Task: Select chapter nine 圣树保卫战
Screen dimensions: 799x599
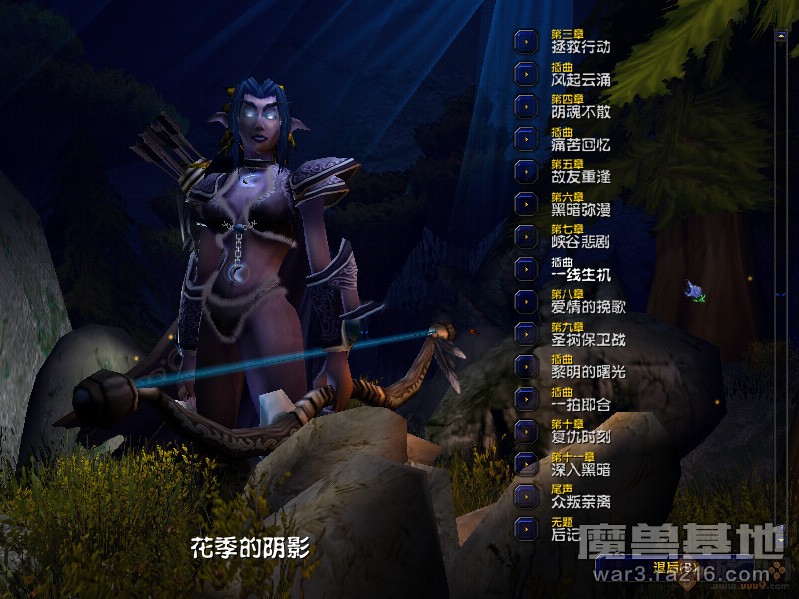Action: click(x=526, y=333)
